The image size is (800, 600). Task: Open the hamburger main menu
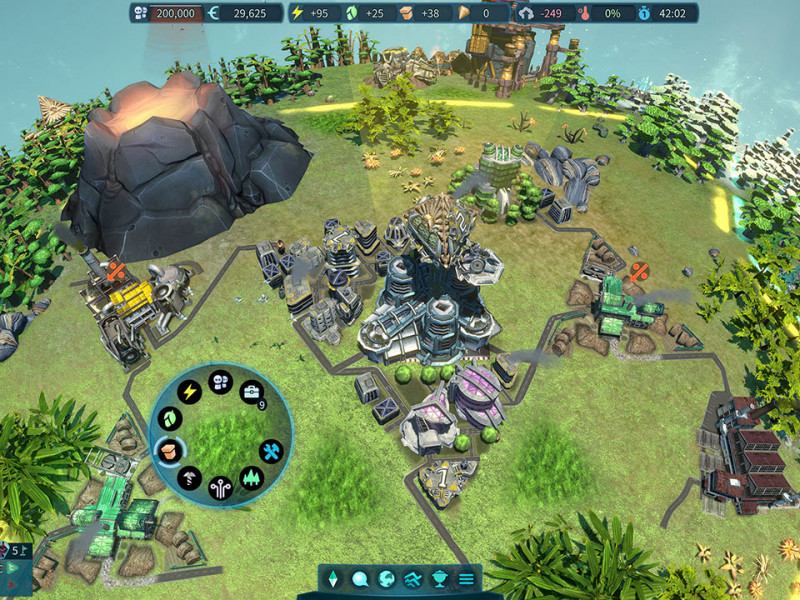point(465,578)
